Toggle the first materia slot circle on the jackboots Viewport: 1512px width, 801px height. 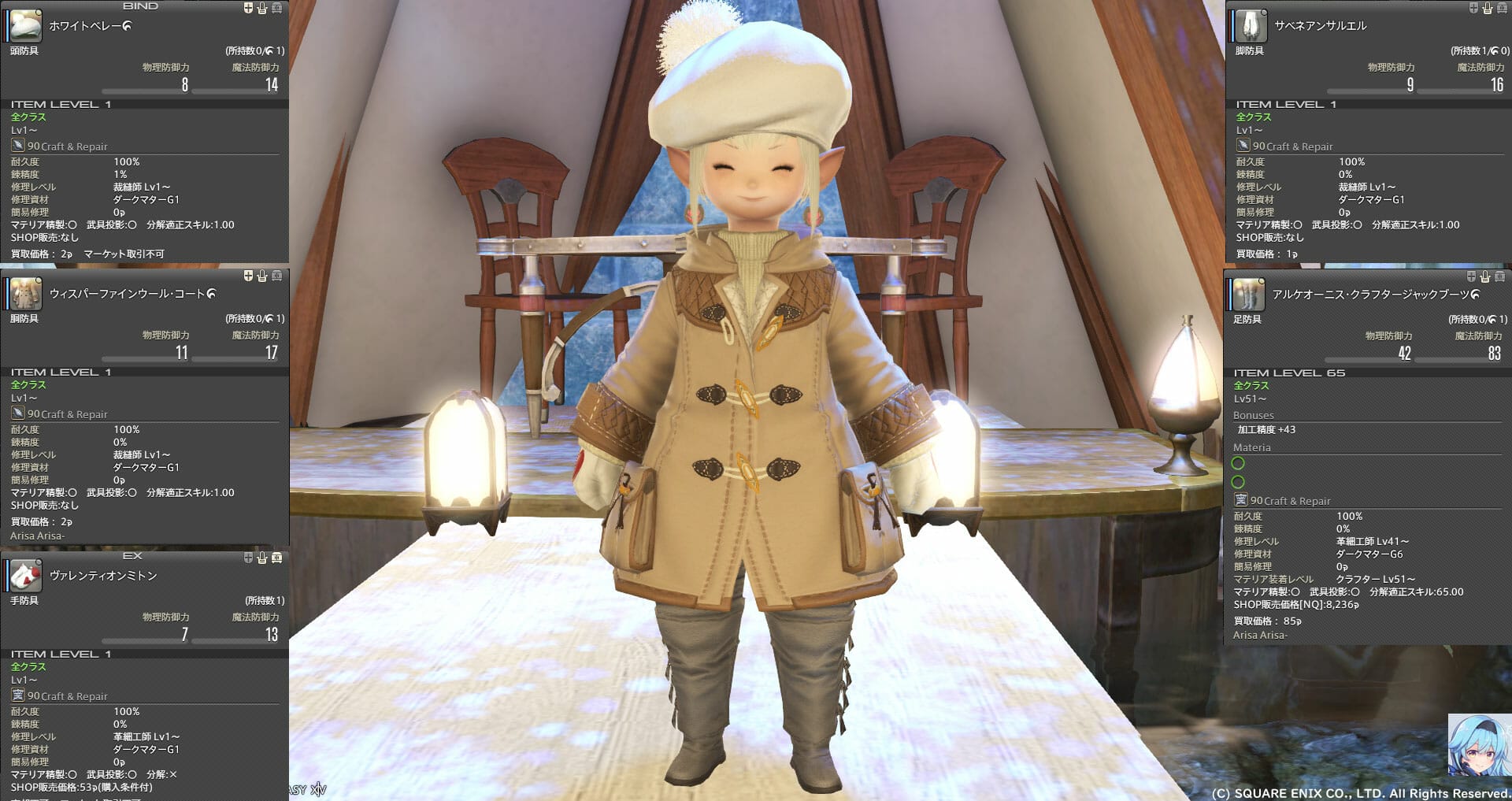point(1240,464)
